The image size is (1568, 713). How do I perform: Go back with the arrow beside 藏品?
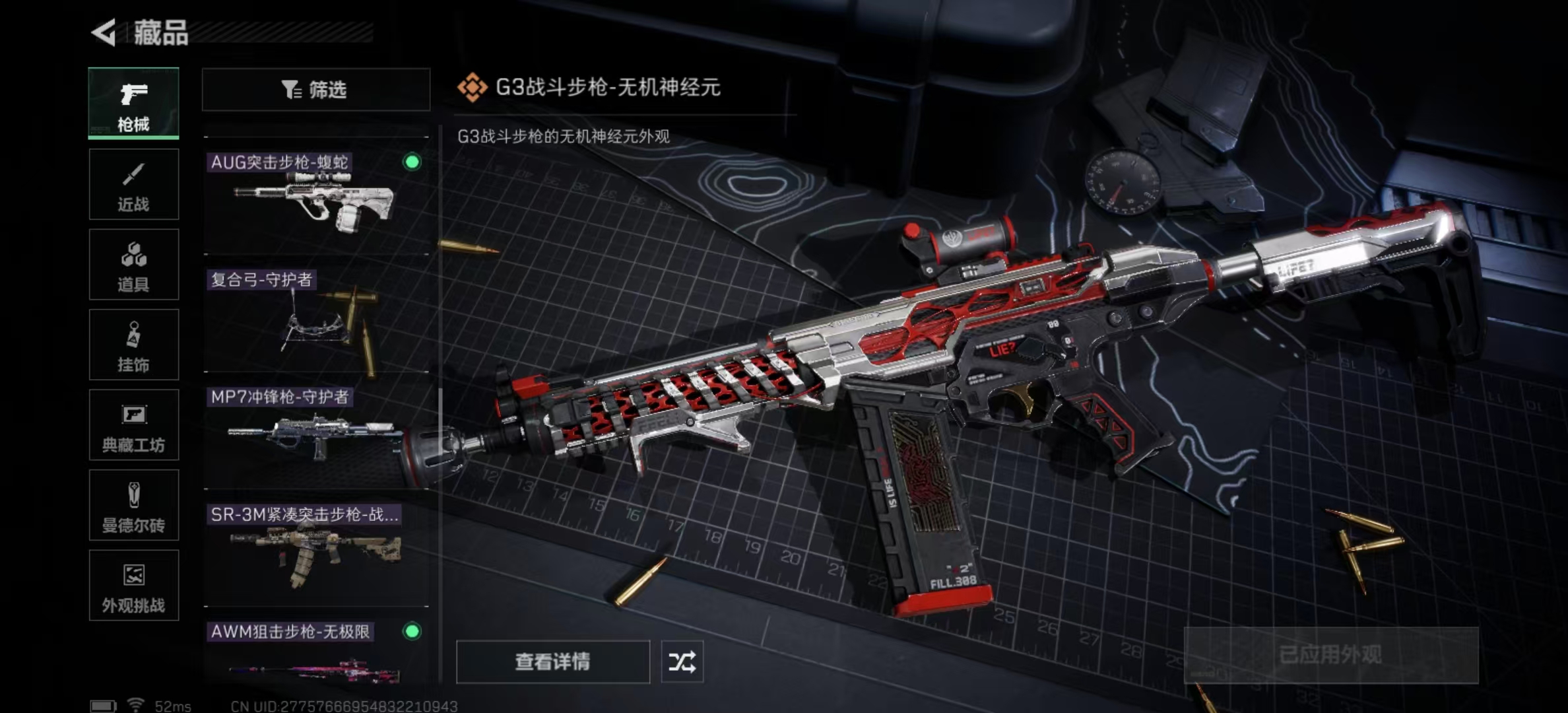(x=104, y=32)
